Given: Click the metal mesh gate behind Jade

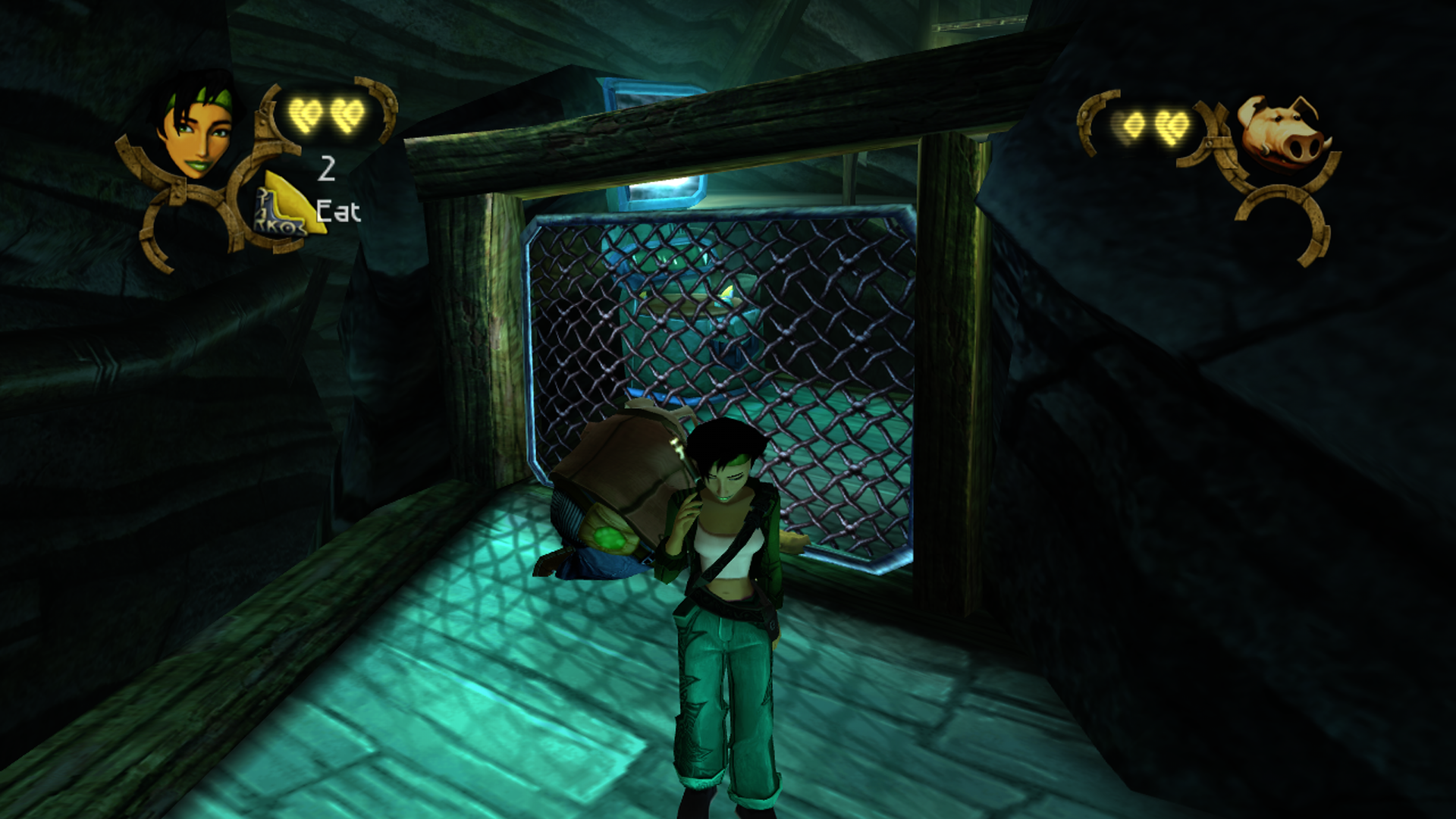Looking at the screenshot, I should click(834, 341).
